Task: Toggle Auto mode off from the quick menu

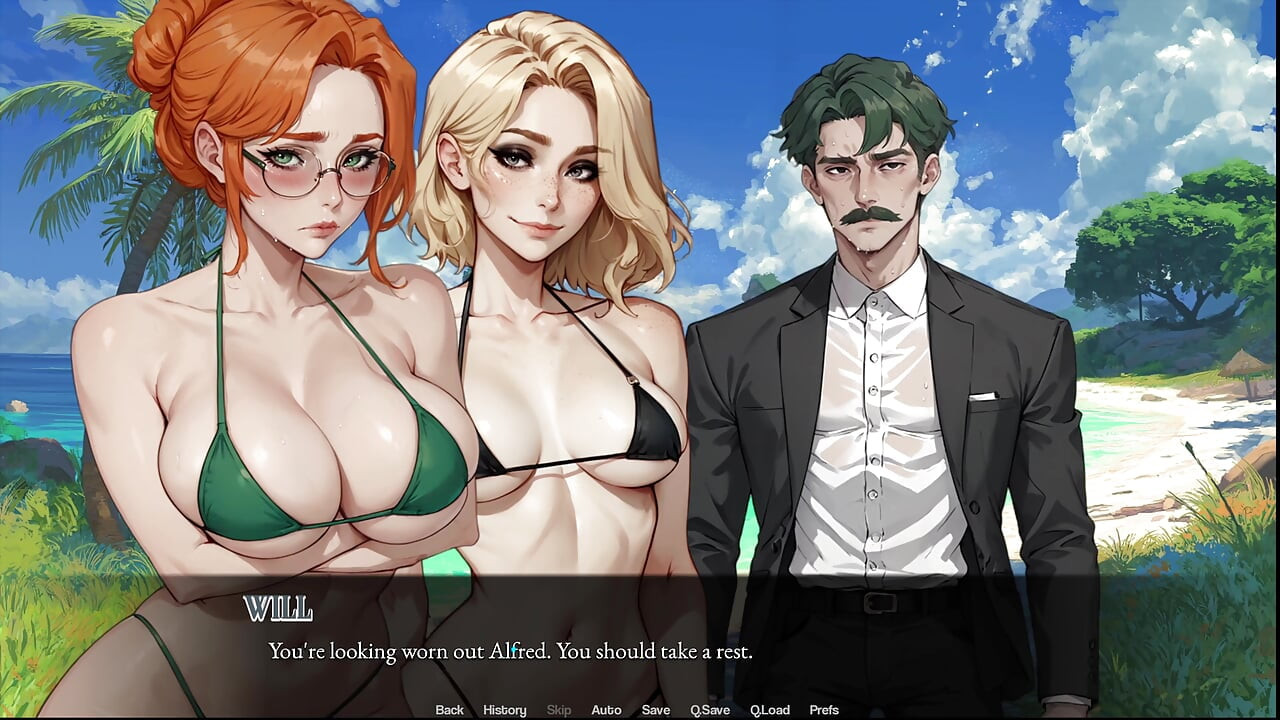Action: 607,709
